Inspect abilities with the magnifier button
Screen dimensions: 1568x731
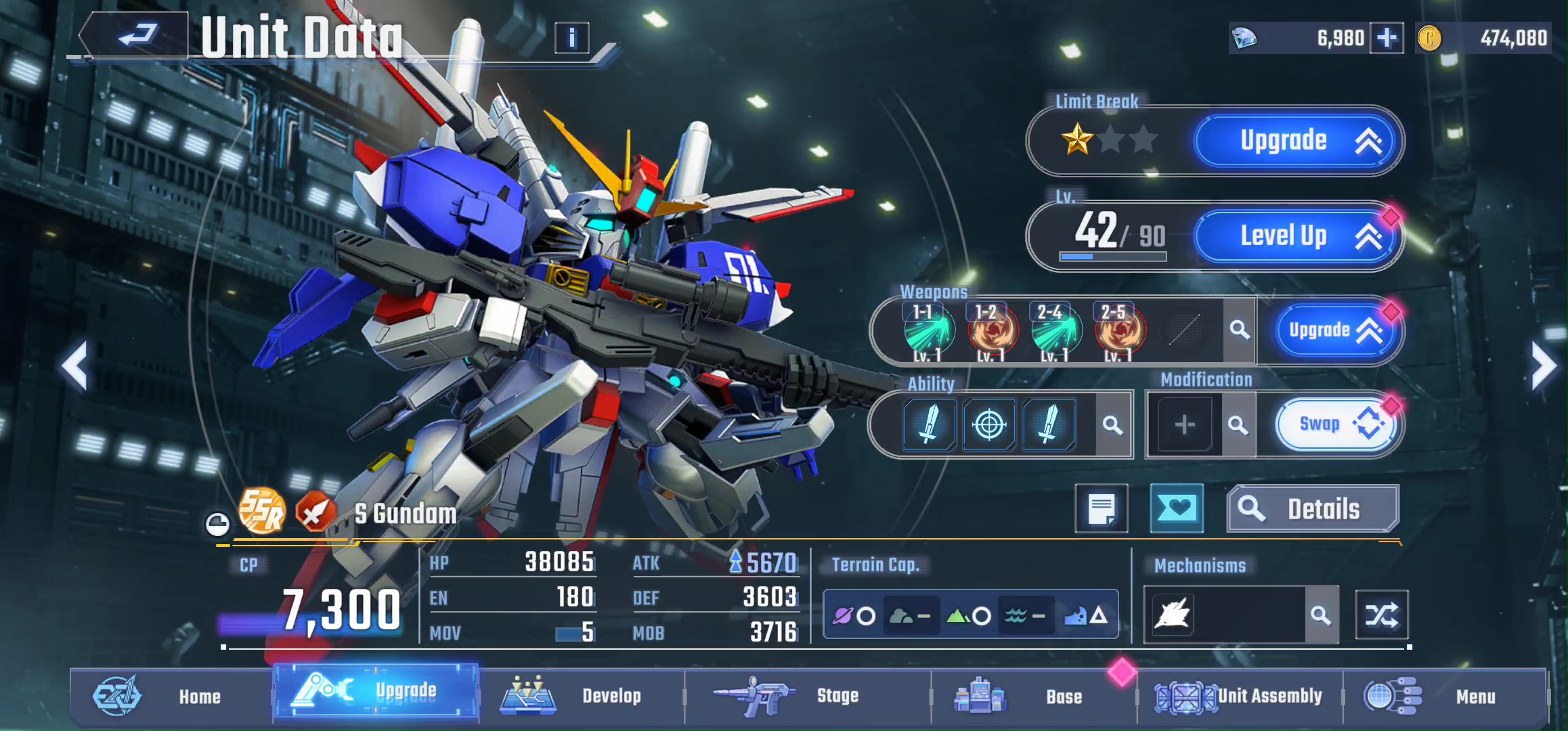[x=1112, y=425]
